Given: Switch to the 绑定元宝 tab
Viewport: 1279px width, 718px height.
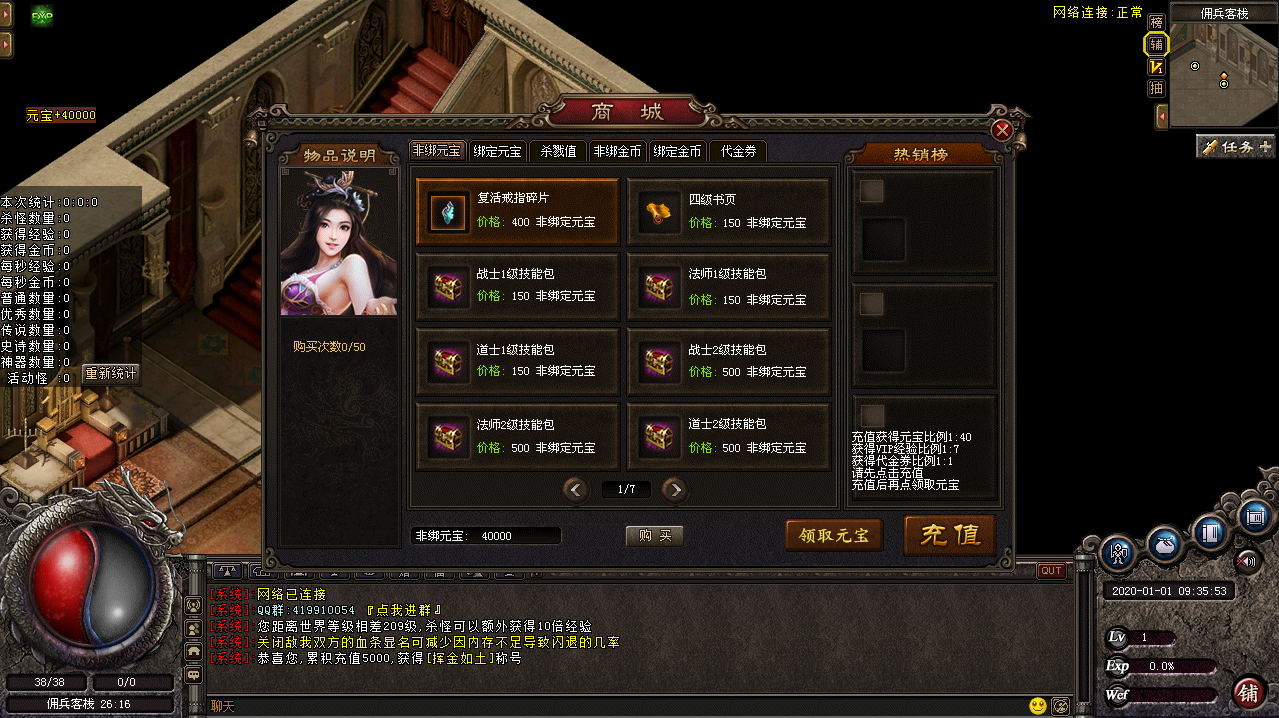Looking at the screenshot, I should click(497, 152).
